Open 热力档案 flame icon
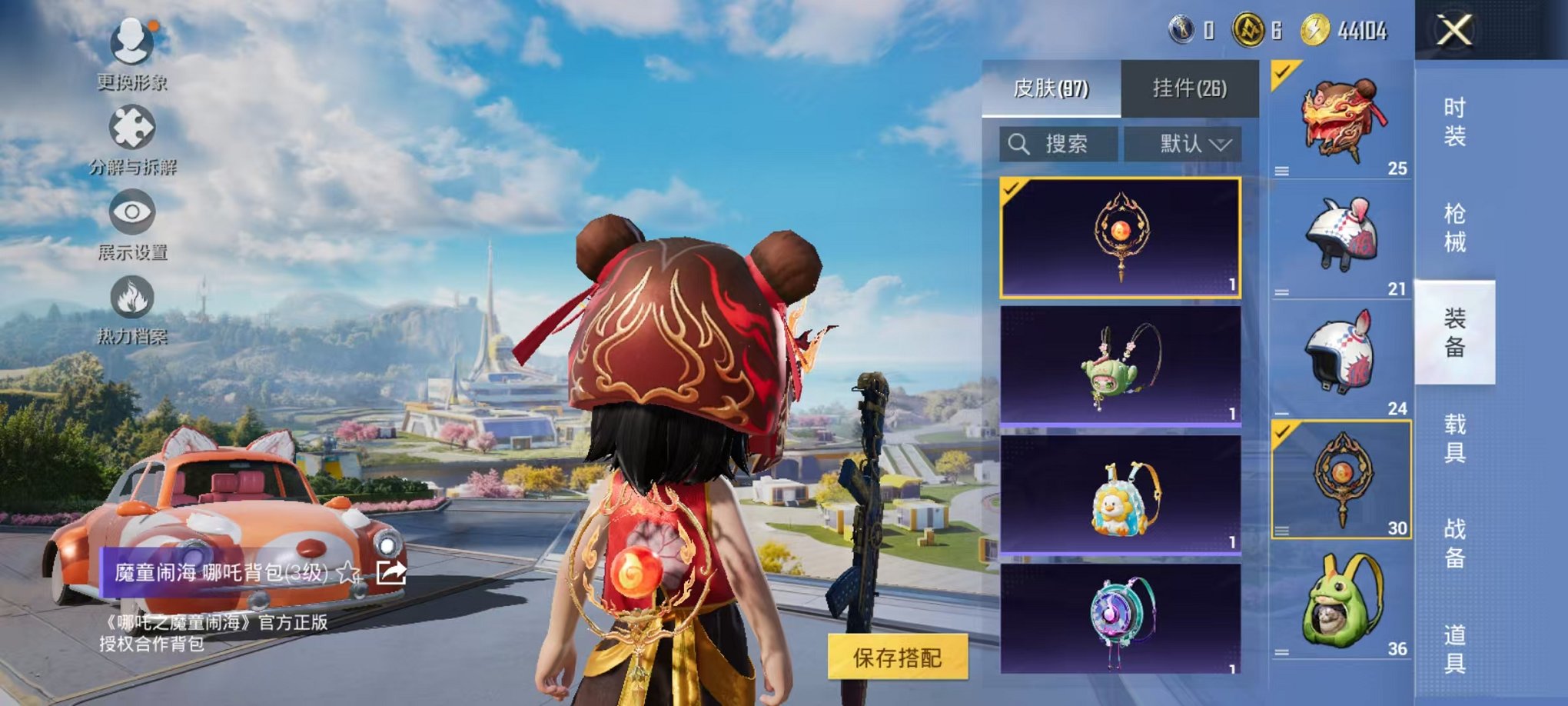 tap(131, 298)
